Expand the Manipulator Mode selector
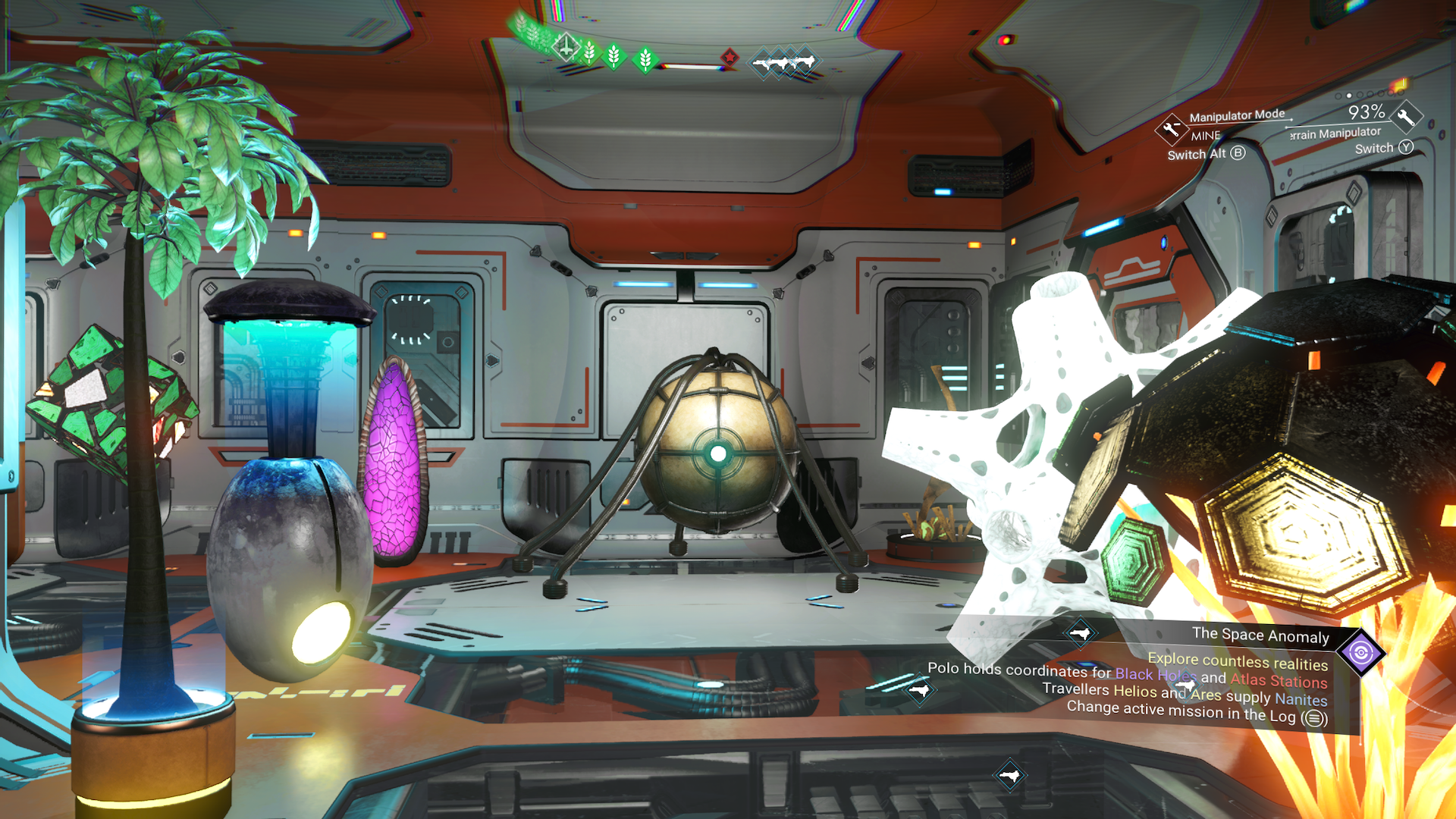Viewport: 1456px width, 819px height. (1237, 115)
